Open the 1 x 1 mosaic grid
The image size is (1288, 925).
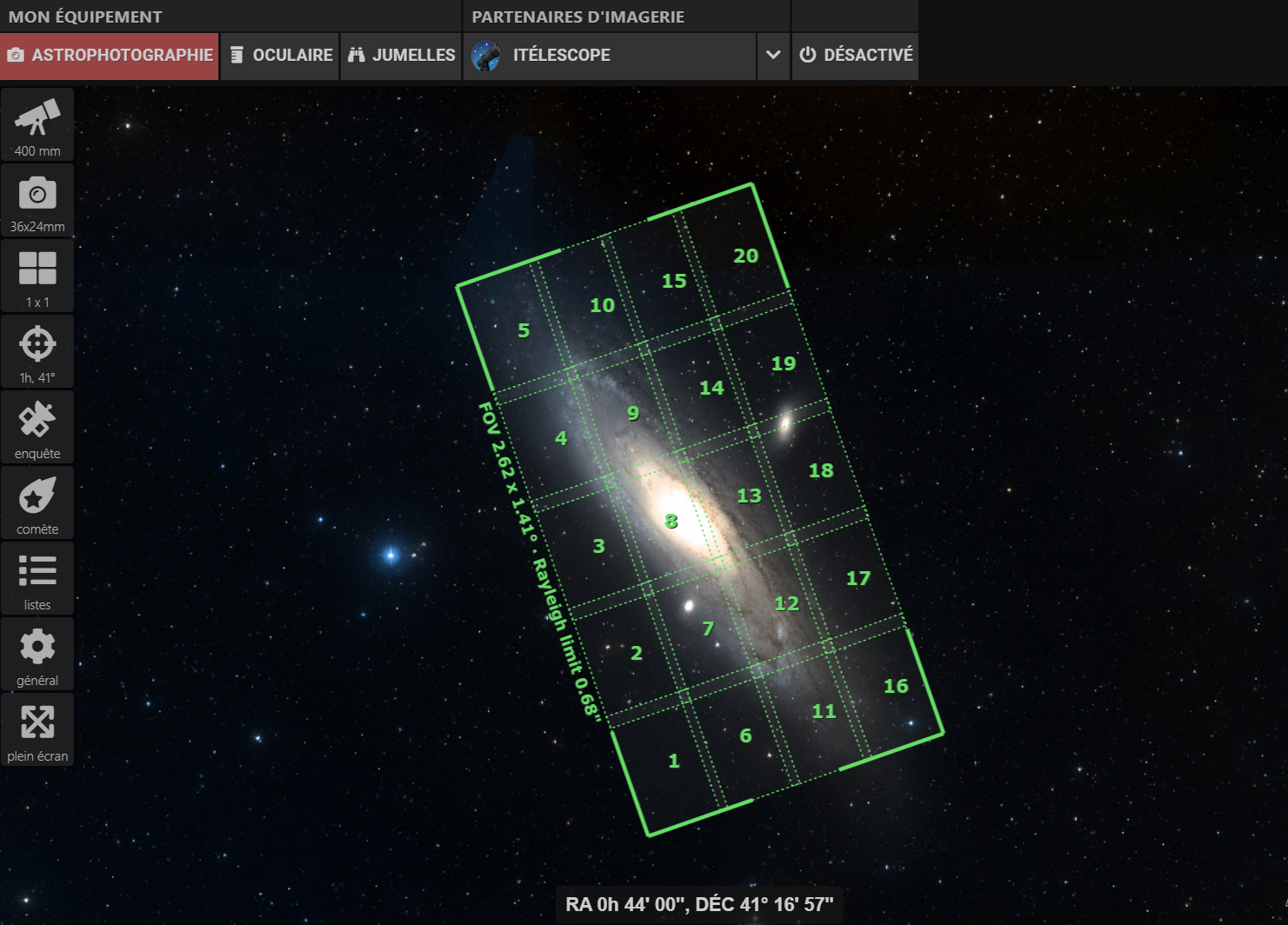[37, 276]
